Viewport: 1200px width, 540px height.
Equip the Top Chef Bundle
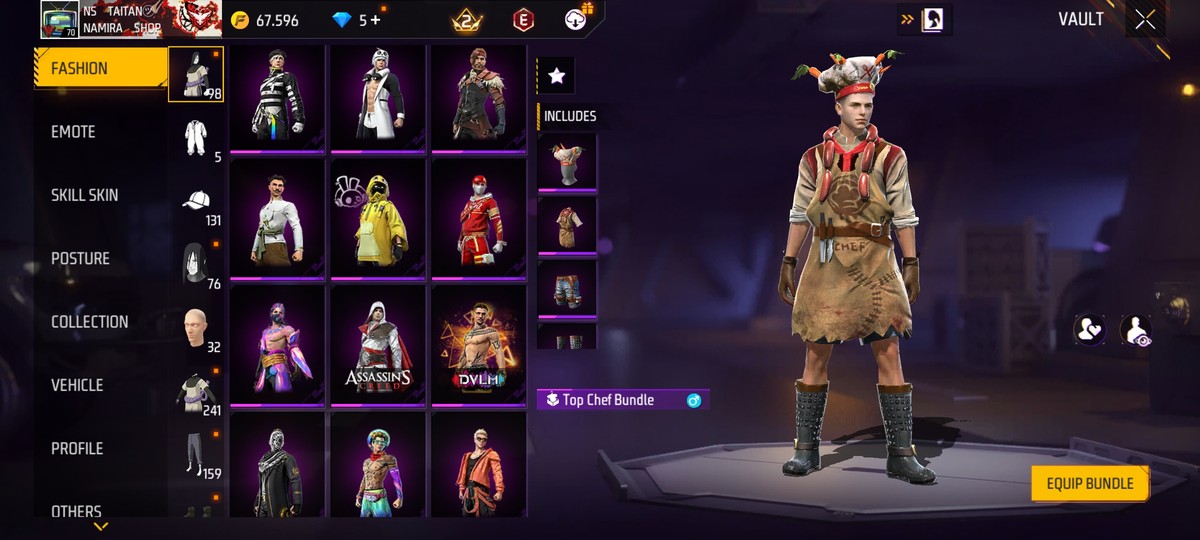(x=1089, y=484)
